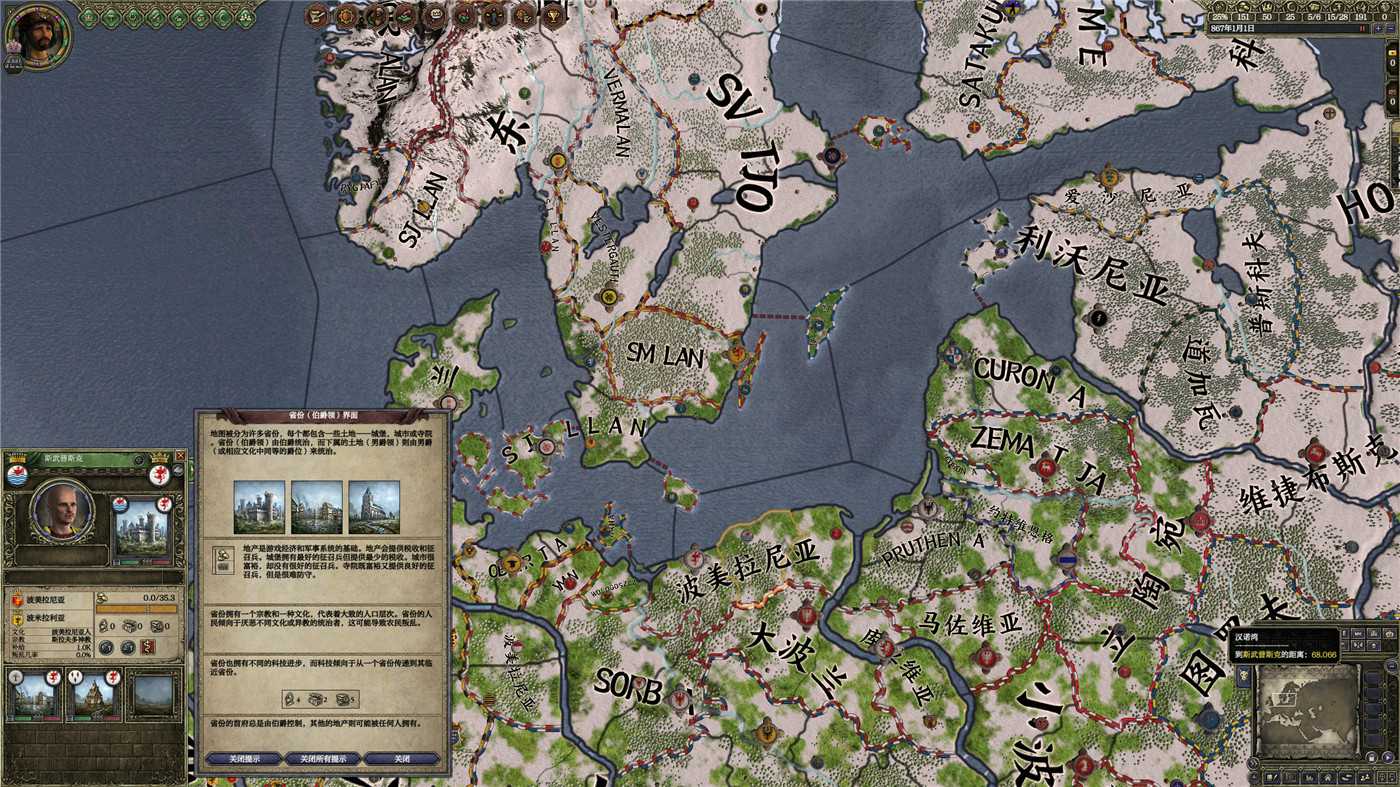
Task: Click the 关闭 button to close the dialog
Action: pos(400,759)
